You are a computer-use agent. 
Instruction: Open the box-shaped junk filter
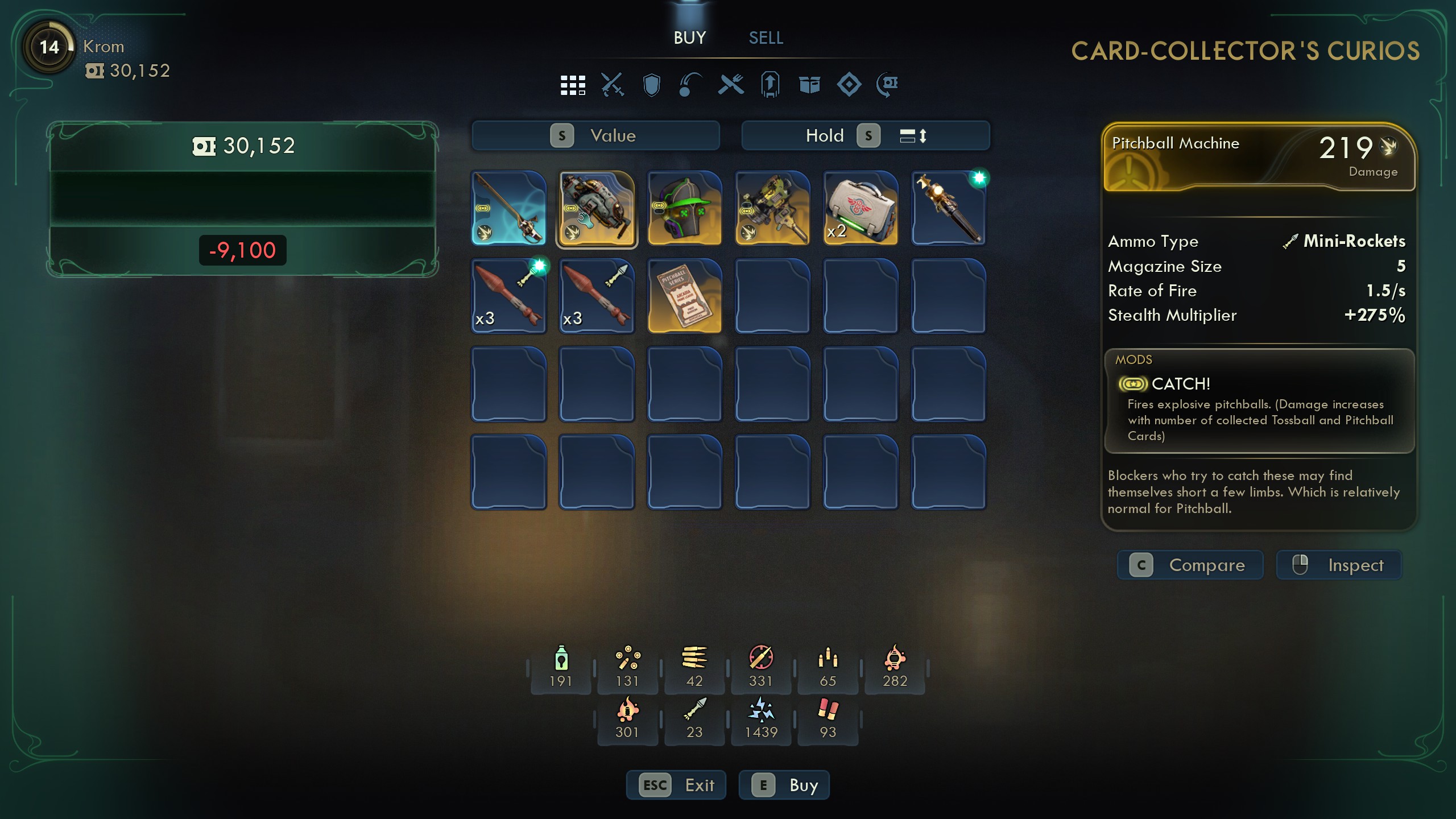tap(809, 85)
